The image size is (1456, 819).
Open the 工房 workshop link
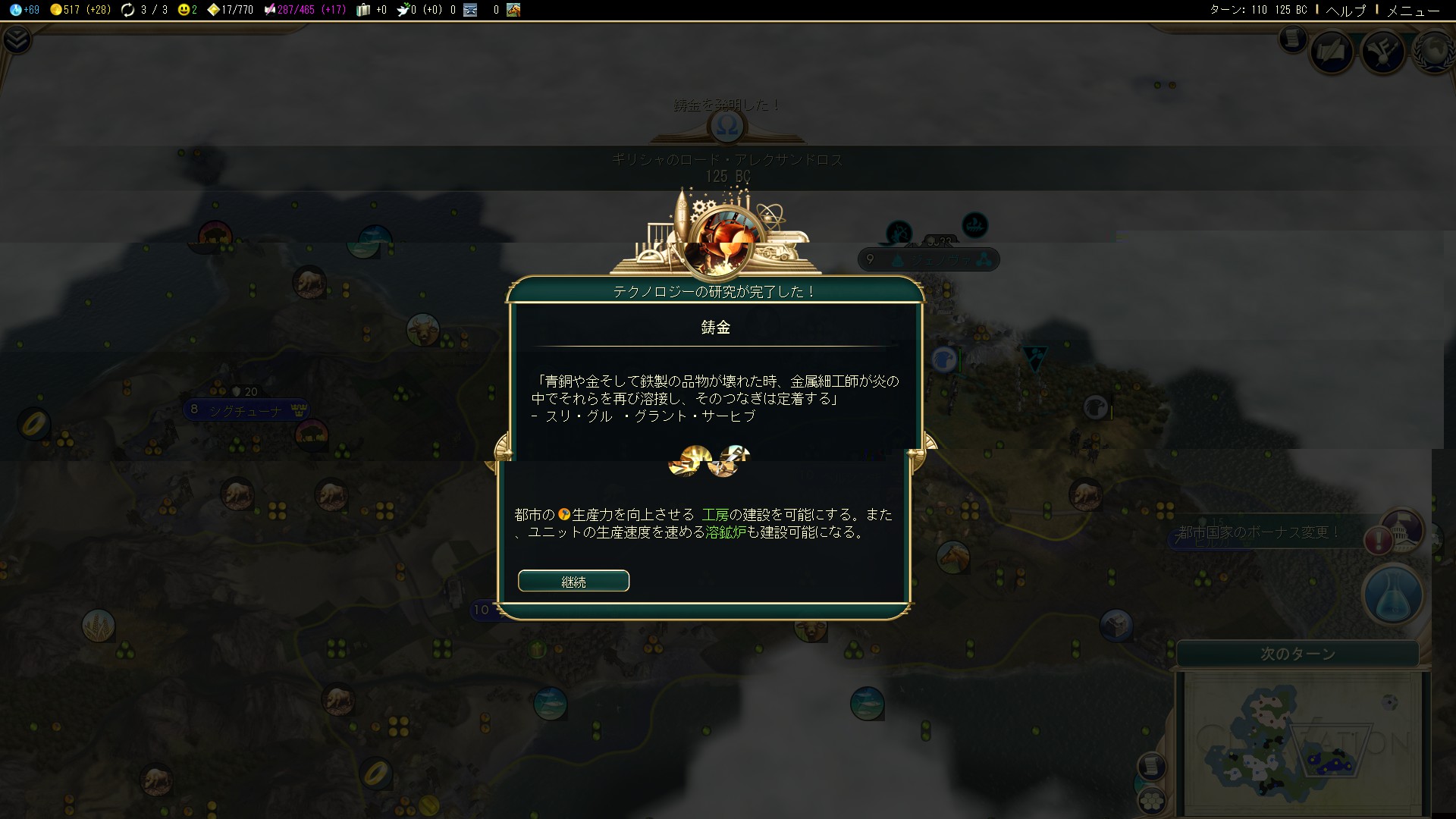pyautogui.click(x=715, y=515)
